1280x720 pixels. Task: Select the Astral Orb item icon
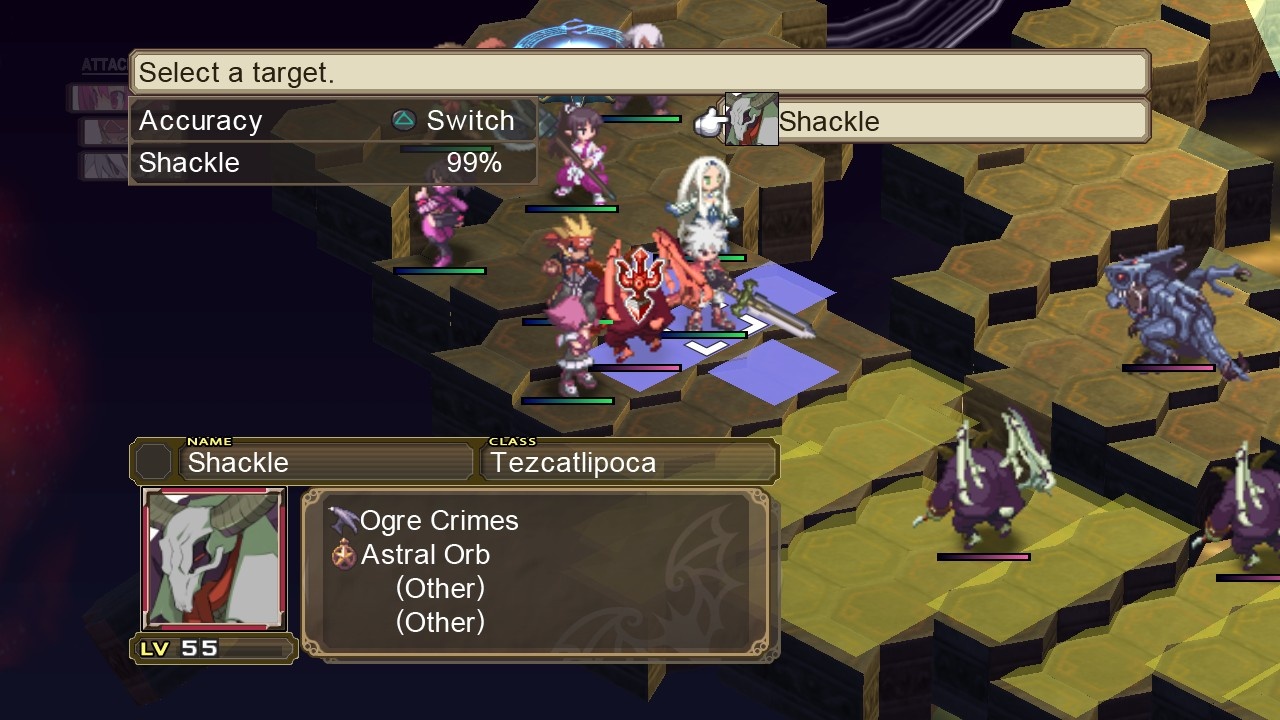coord(343,554)
